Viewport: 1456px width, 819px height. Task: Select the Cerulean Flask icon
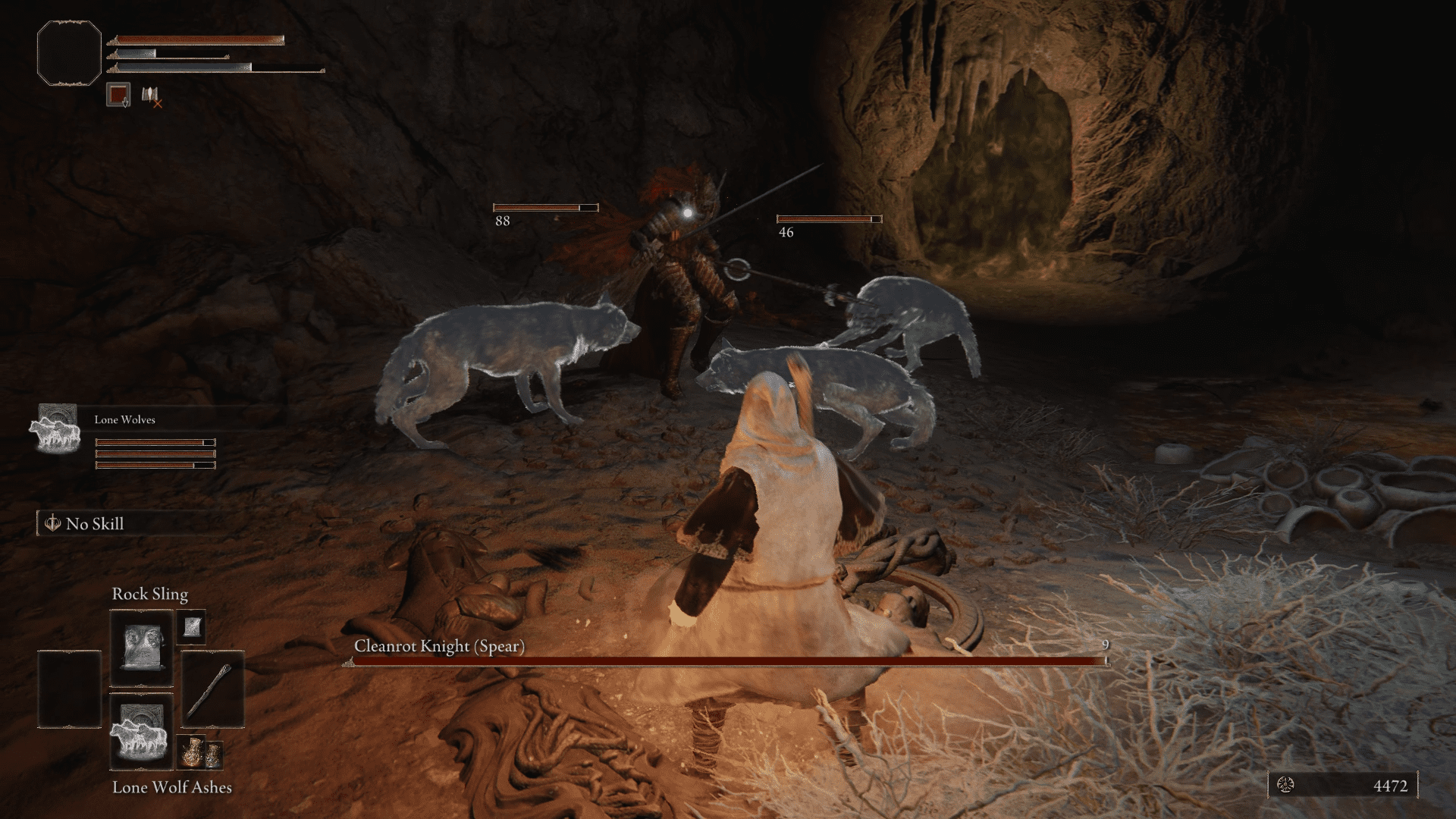215,755
